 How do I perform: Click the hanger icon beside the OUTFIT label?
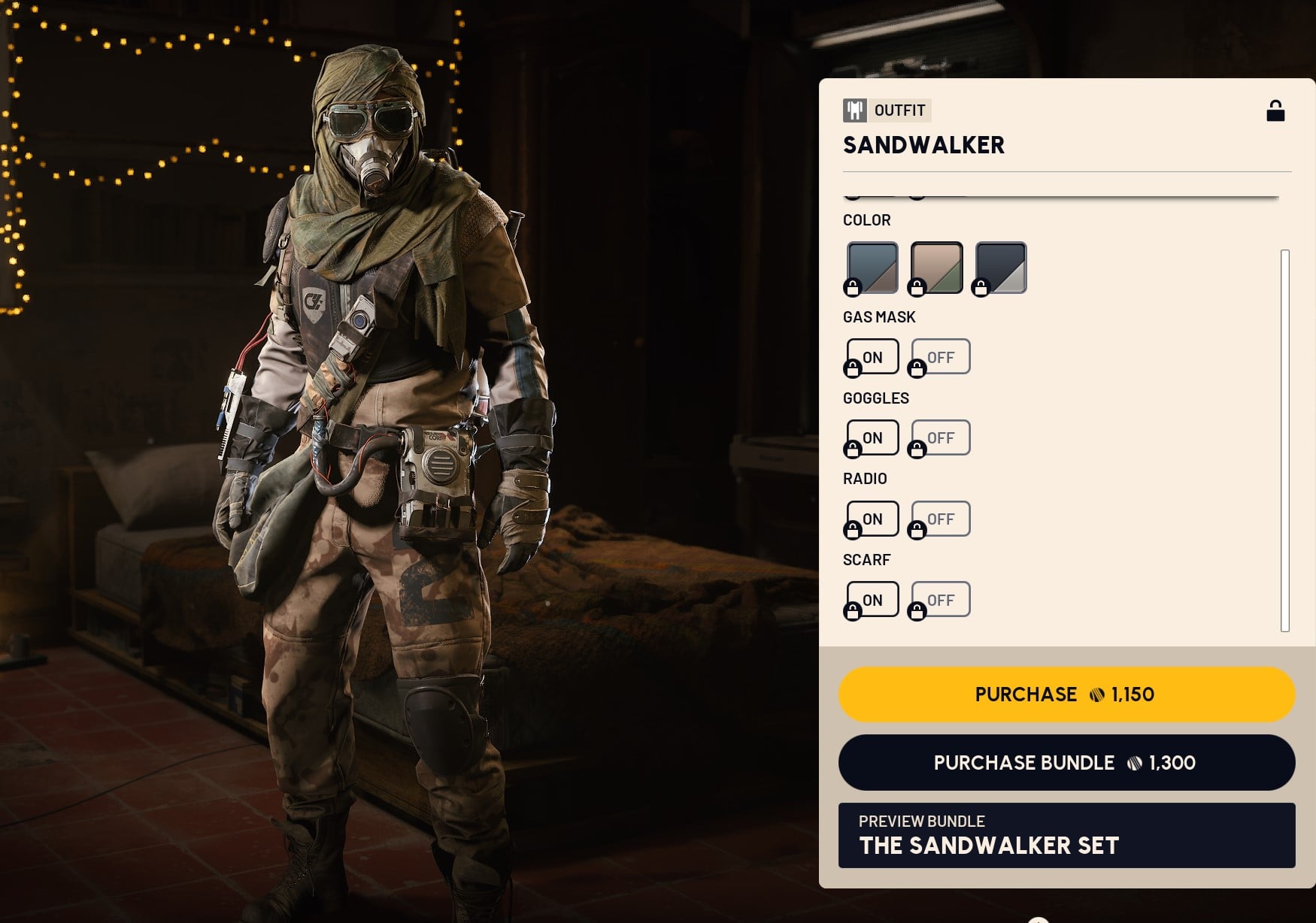click(854, 110)
